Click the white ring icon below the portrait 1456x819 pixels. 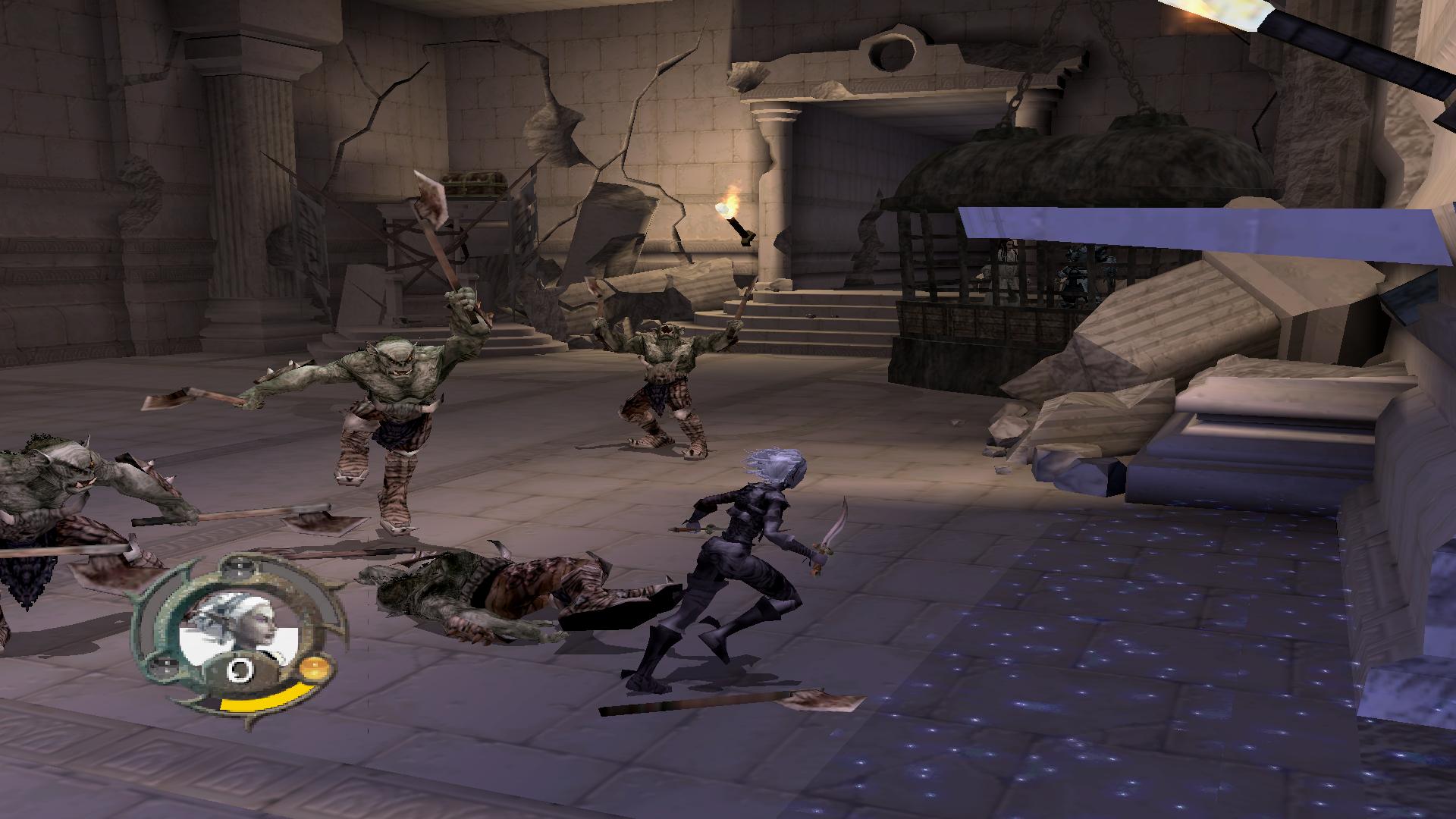tap(241, 670)
